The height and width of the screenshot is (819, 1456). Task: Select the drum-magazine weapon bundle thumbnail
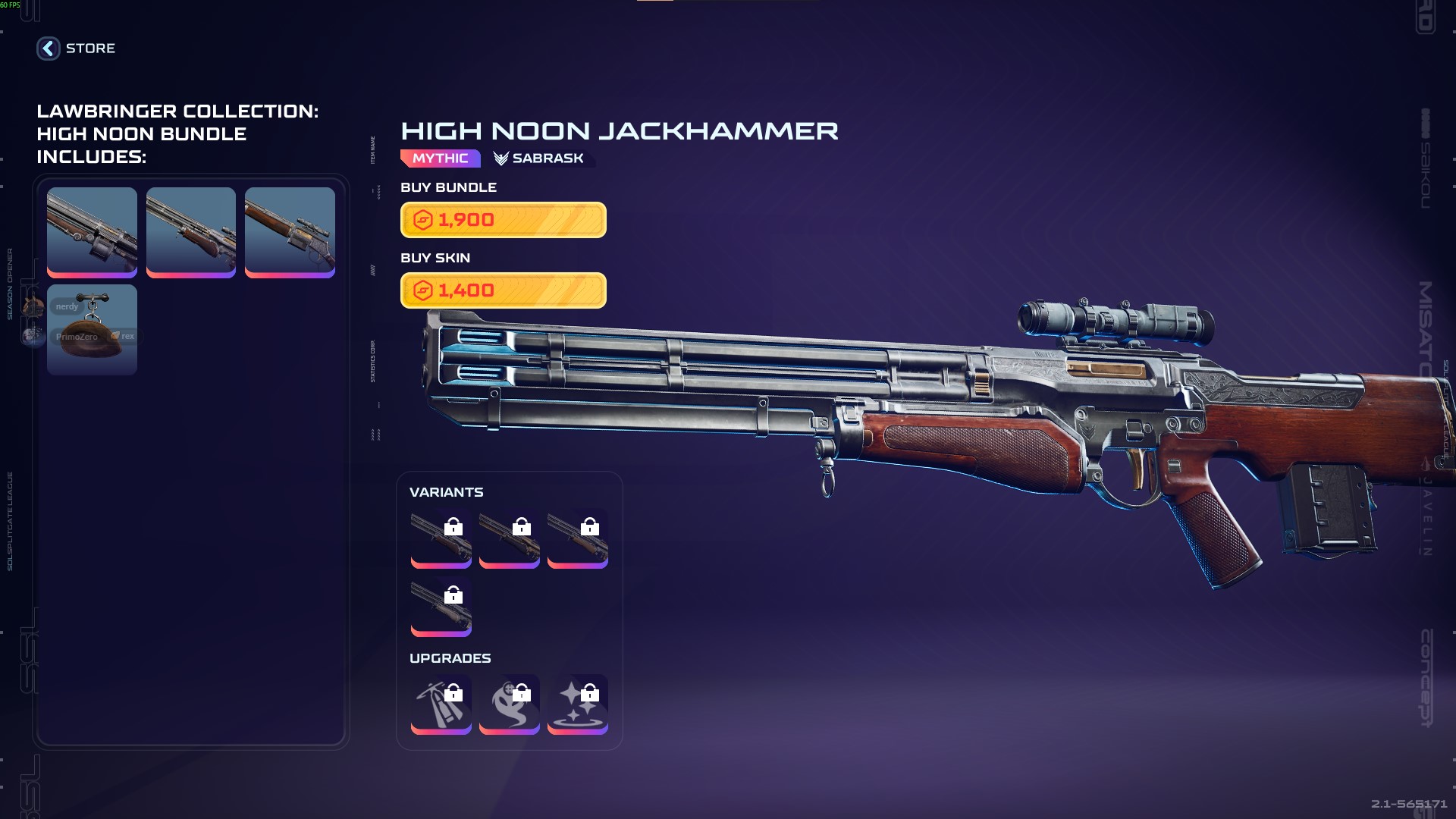click(92, 232)
